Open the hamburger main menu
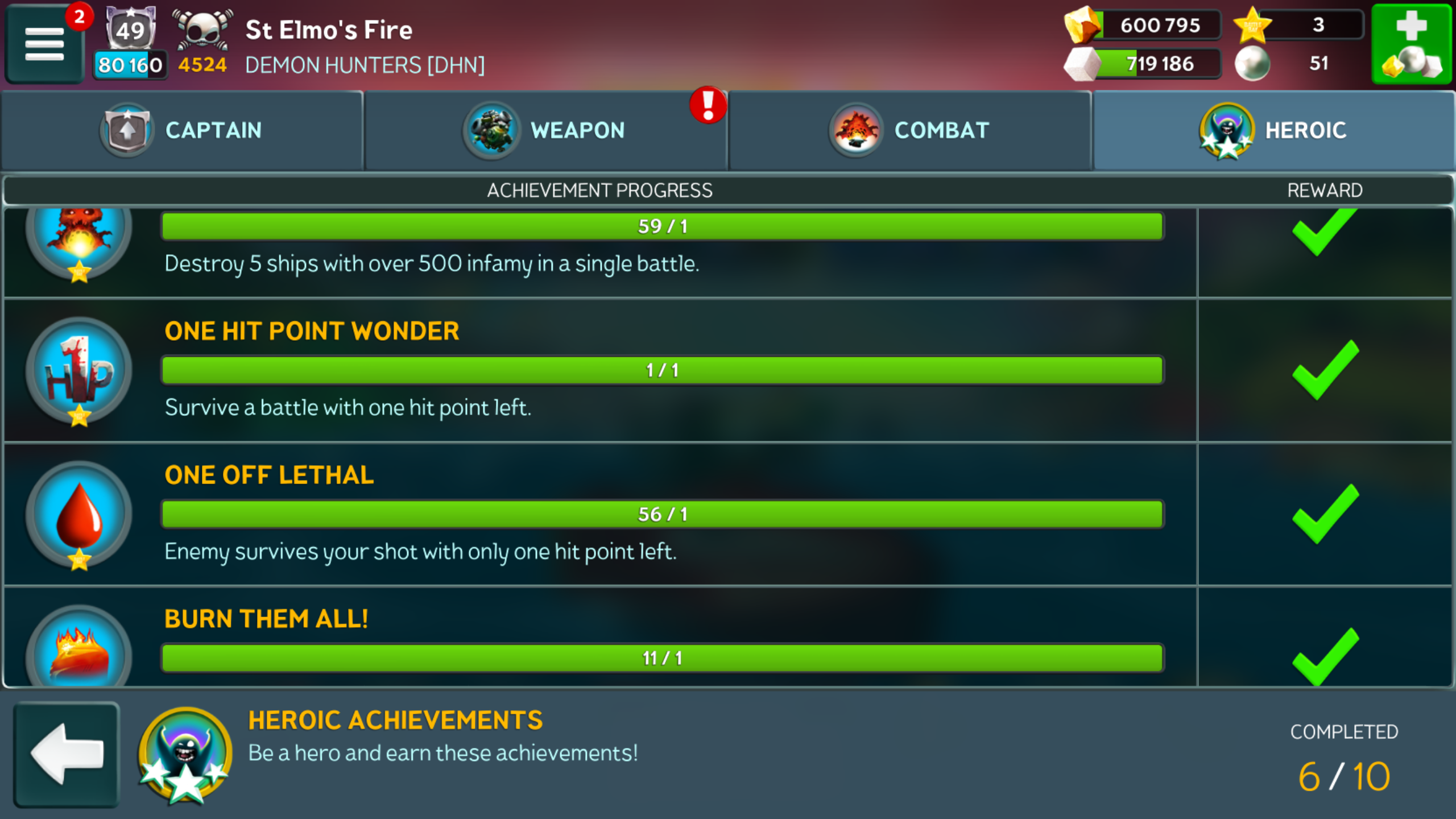The width and height of the screenshot is (1456, 819). pos(44,44)
